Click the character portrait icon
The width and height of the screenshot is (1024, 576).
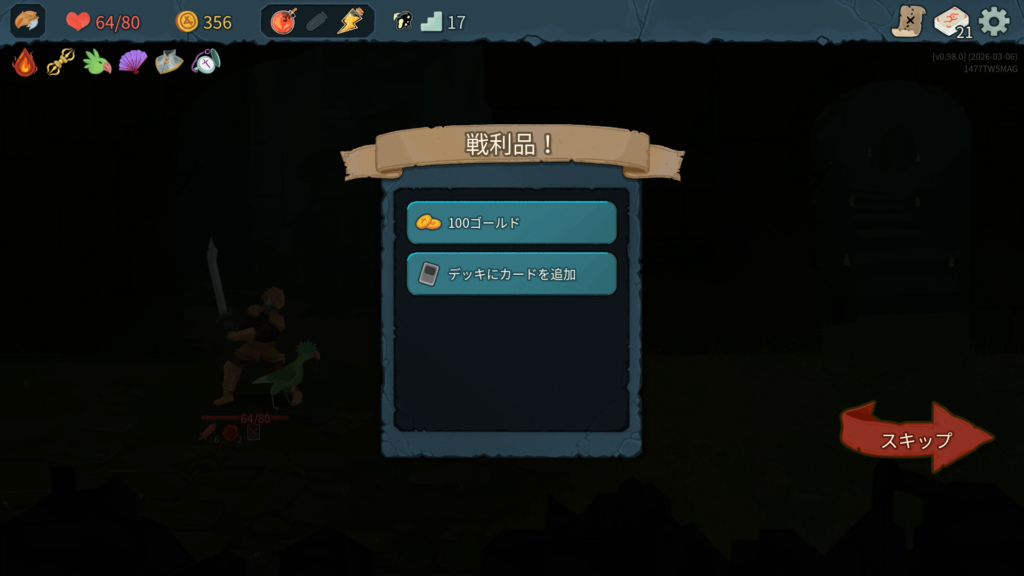[x=27, y=21]
